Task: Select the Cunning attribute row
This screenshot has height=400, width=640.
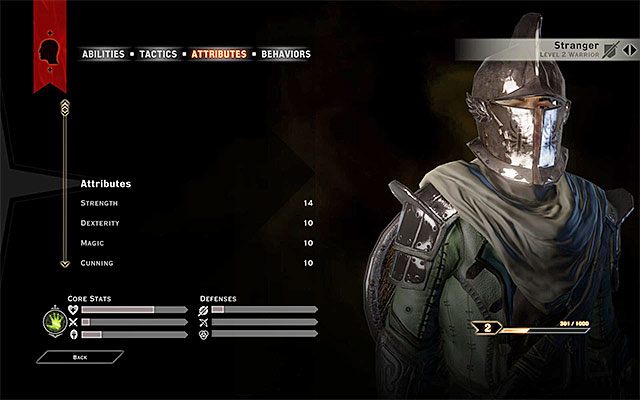Action: pos(197,263)
